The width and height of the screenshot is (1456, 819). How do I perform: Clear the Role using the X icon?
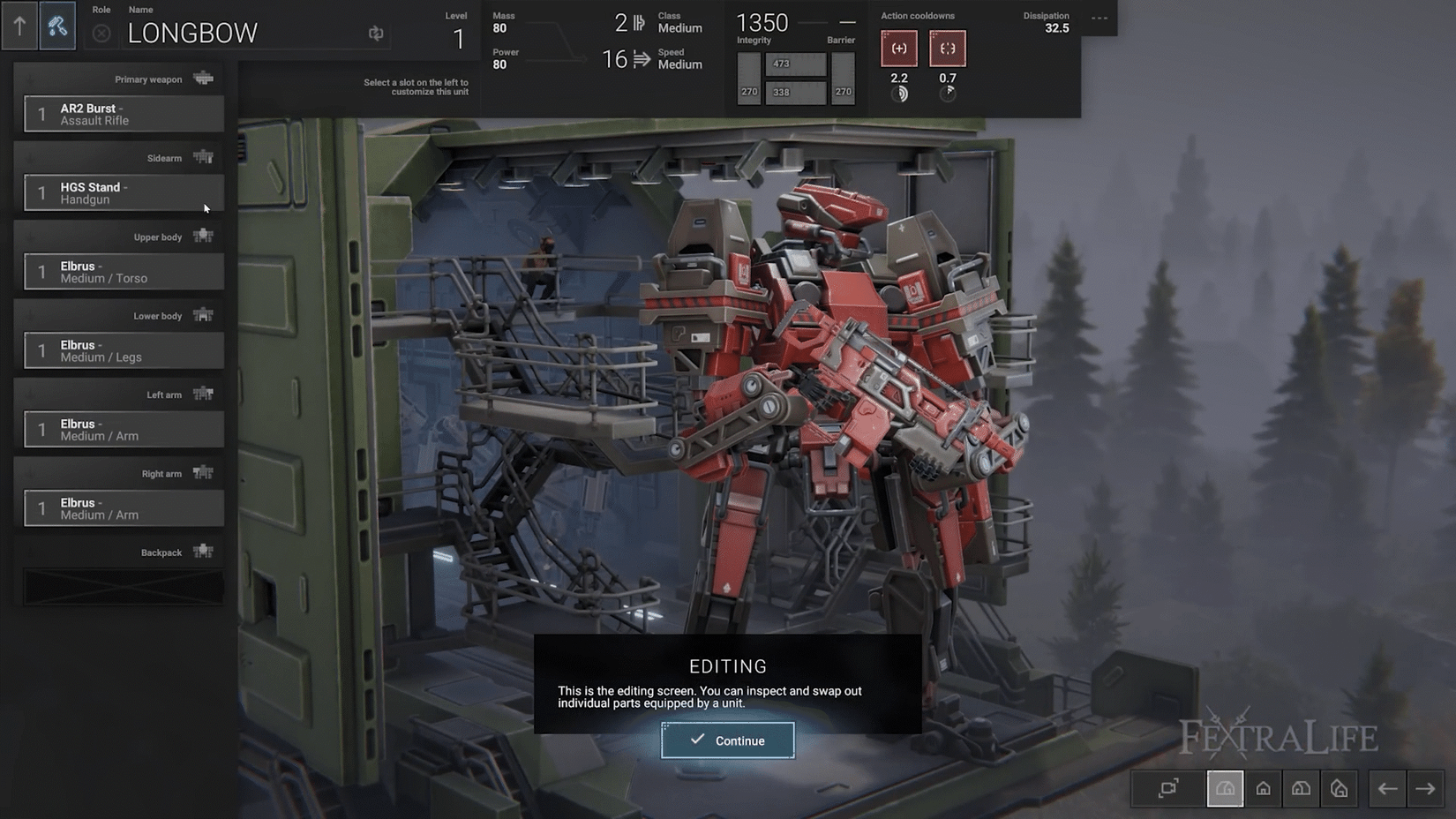coord(101,34)
